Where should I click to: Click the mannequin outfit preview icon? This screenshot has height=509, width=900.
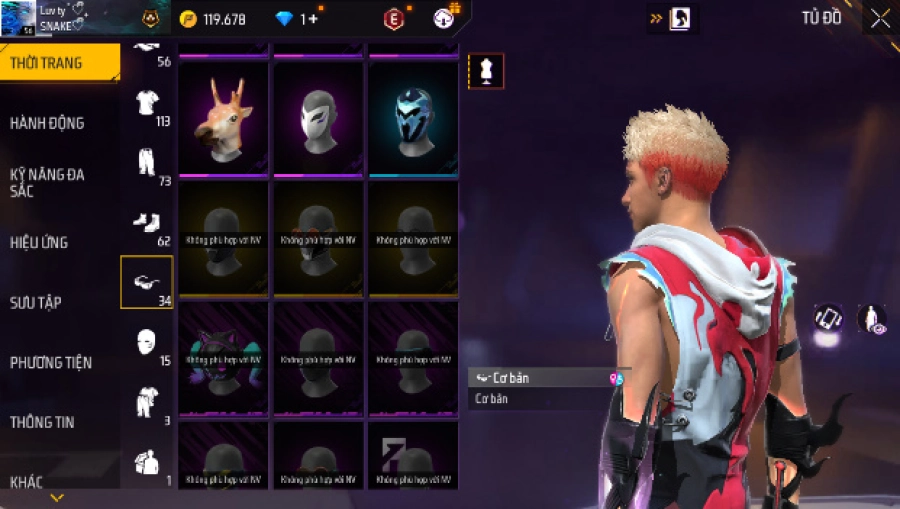(486, 71)
